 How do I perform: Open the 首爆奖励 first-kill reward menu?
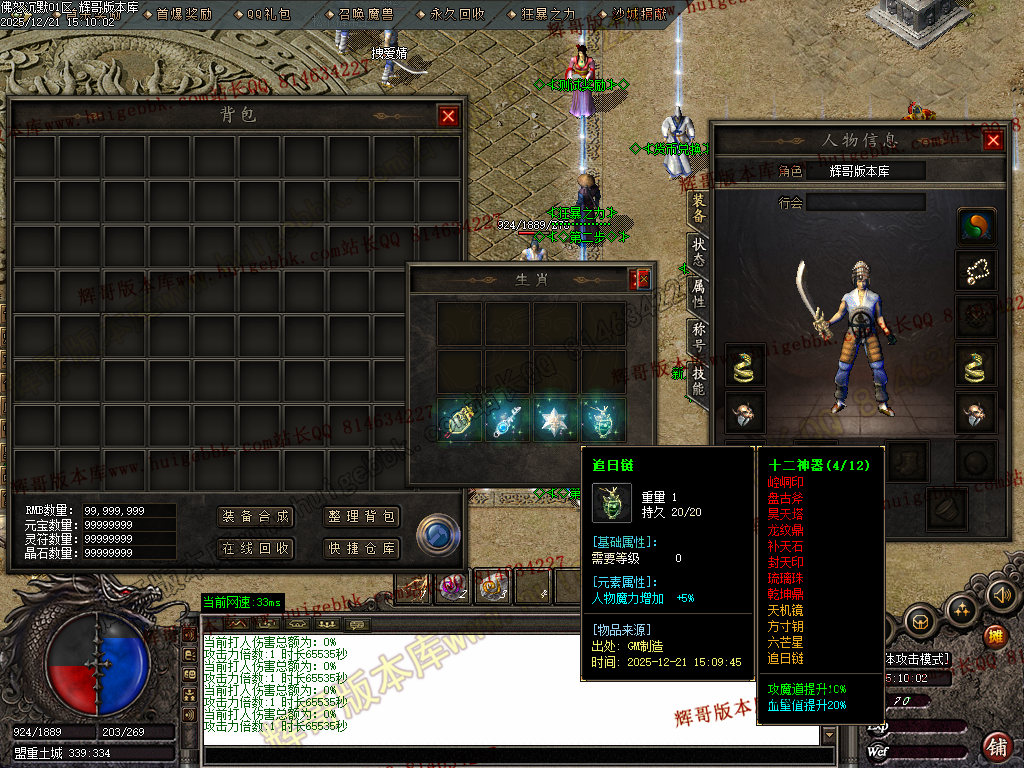pyautogui.click(x=184, y=14)
